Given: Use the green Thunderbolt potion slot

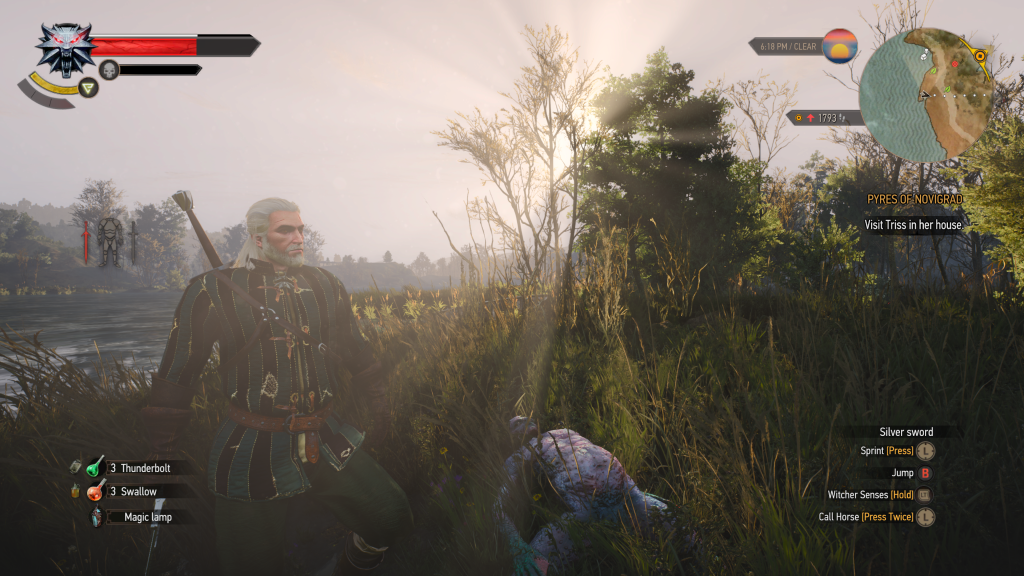Looking at the screenshot, I should (96, 467).
